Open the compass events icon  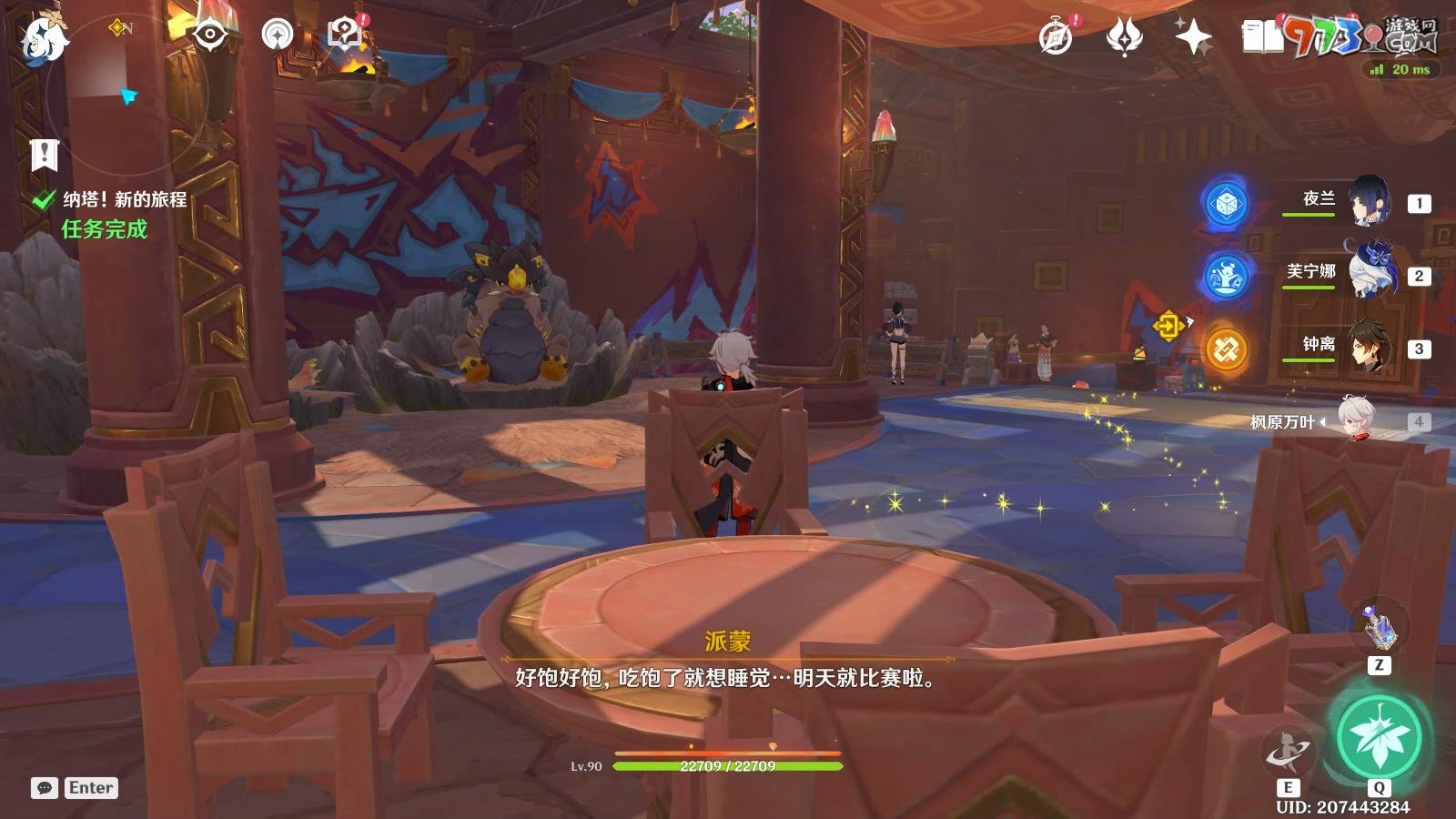point(1056,37)
